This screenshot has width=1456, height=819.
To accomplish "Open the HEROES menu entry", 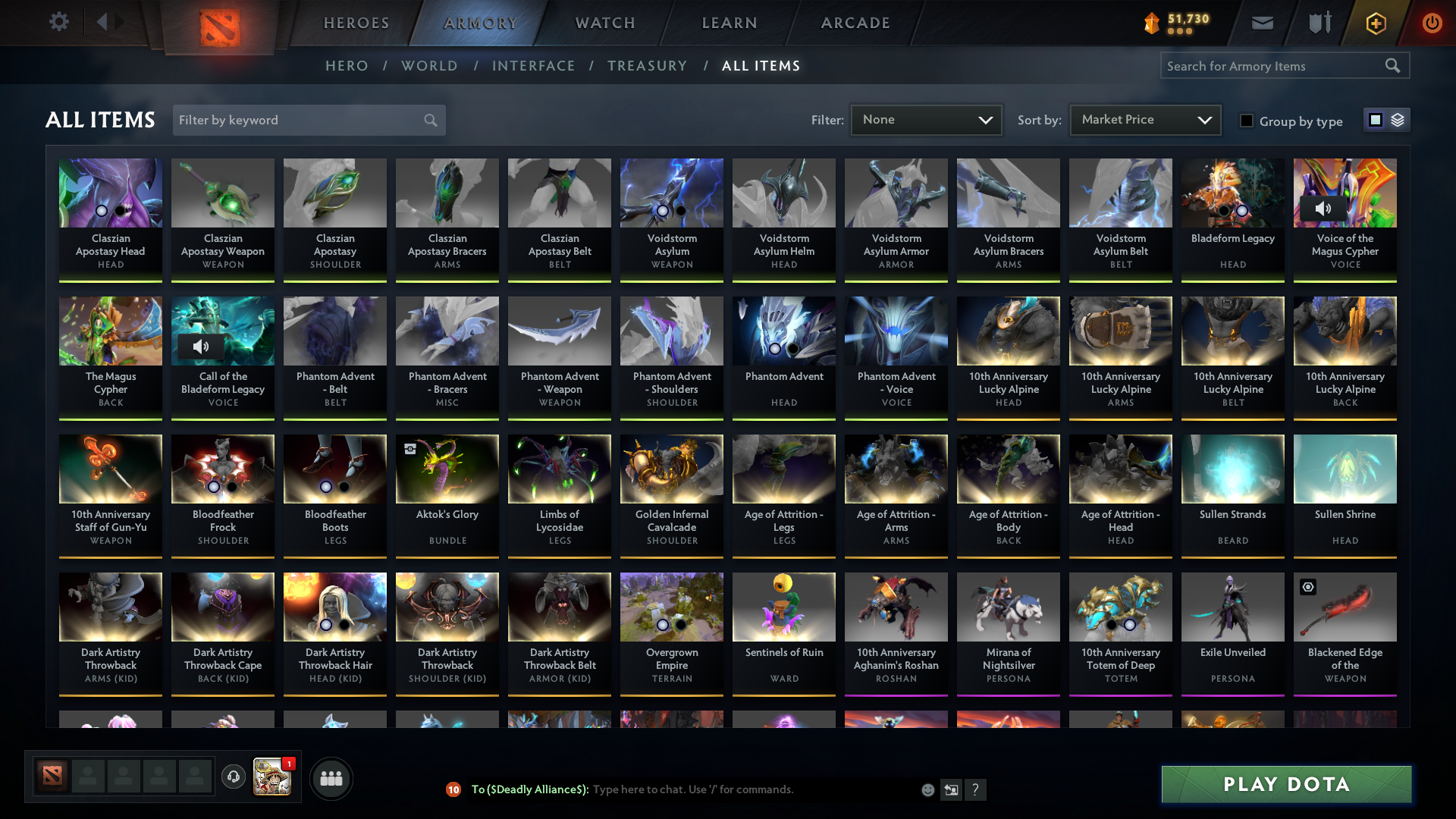I will 356,22.
